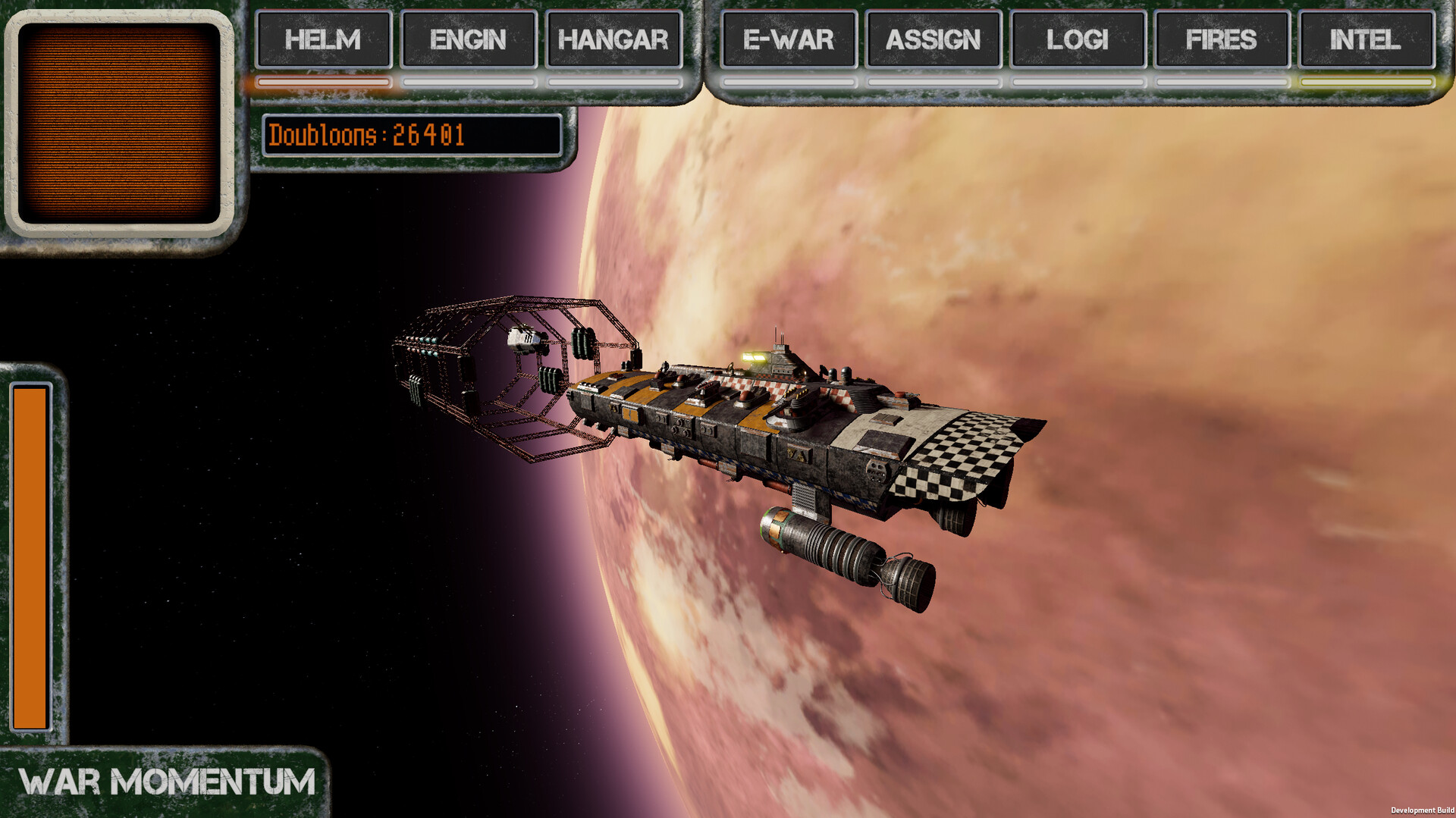The width and height of the screenshot is (1456, 818).
Task: Switch to the ENGIN tab
Action: point(468,41)
